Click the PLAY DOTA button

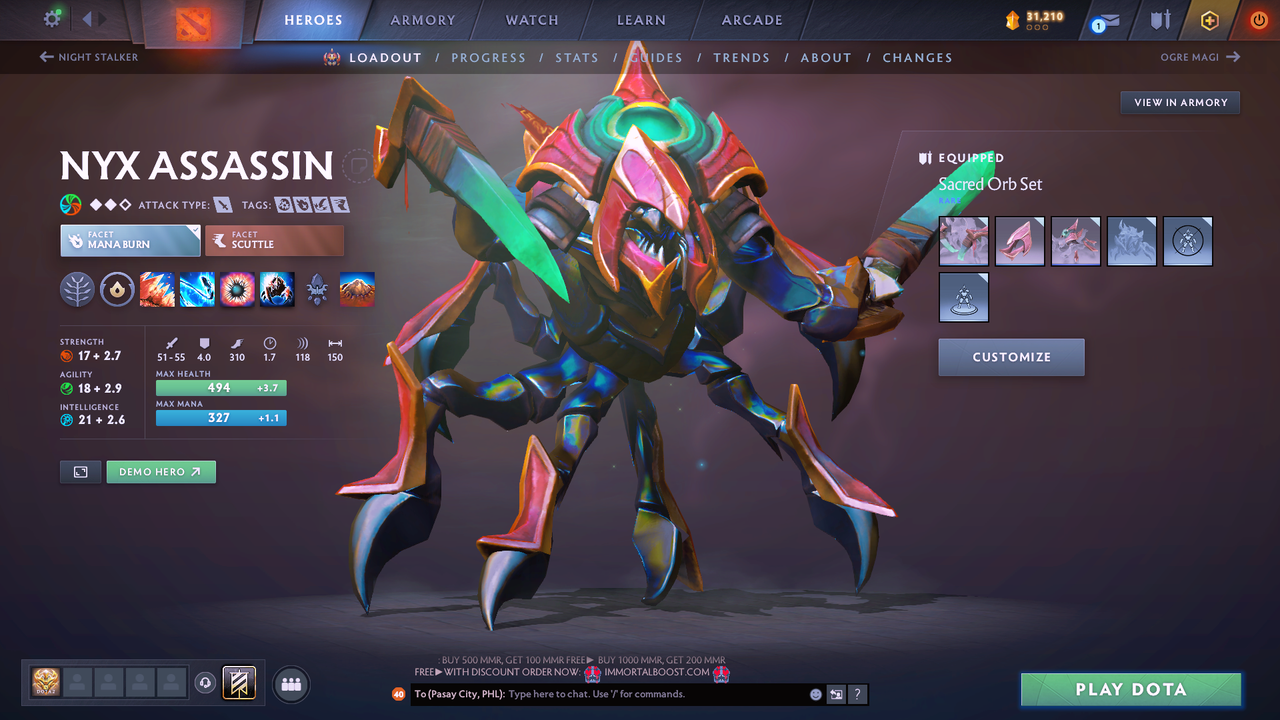tap(1130, 689)
